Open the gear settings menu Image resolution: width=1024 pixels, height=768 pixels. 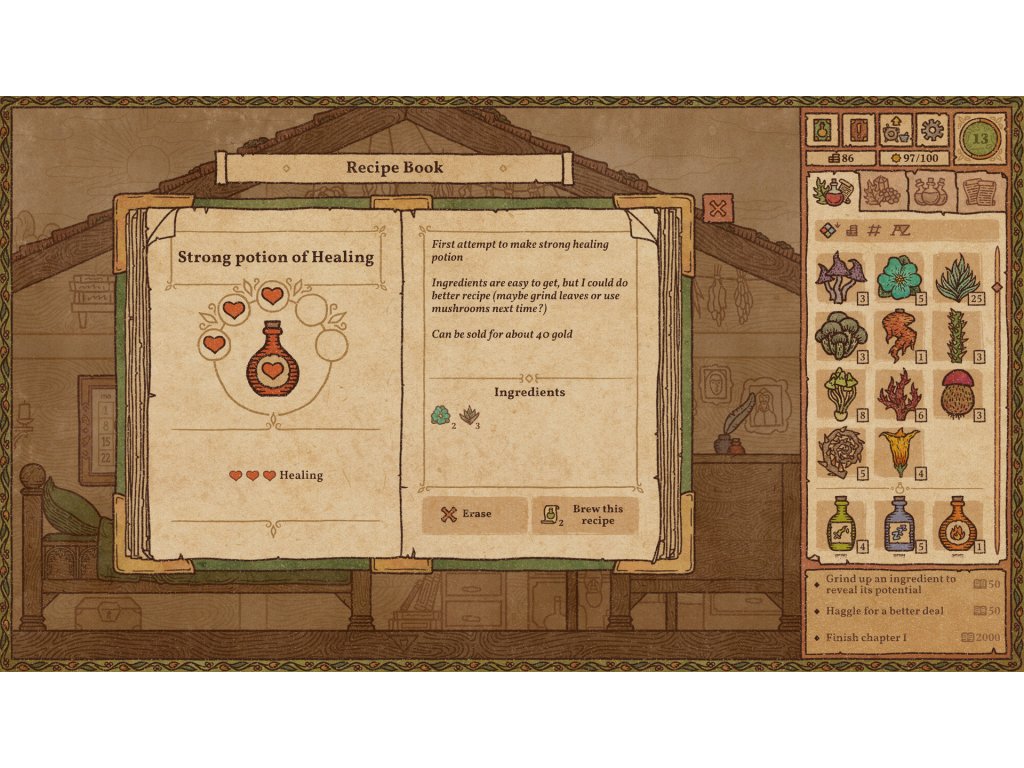[x=932, y=130]
